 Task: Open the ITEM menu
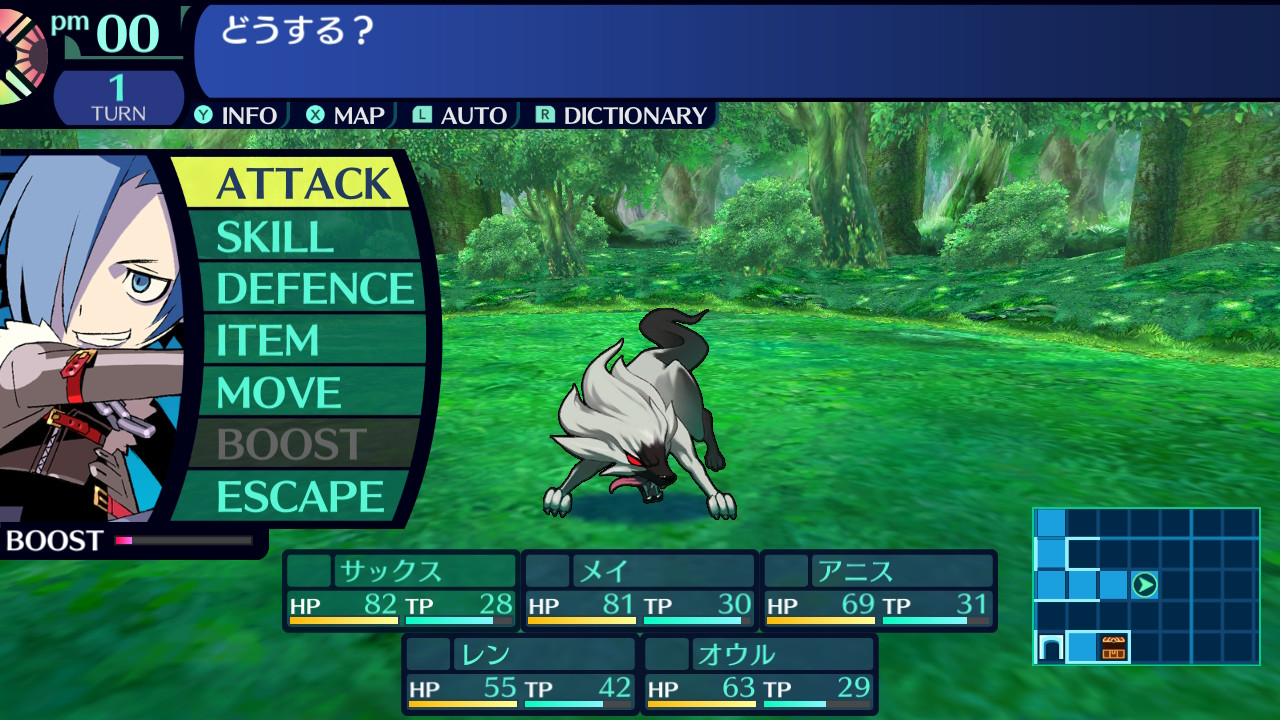click(x=267, y=341)
